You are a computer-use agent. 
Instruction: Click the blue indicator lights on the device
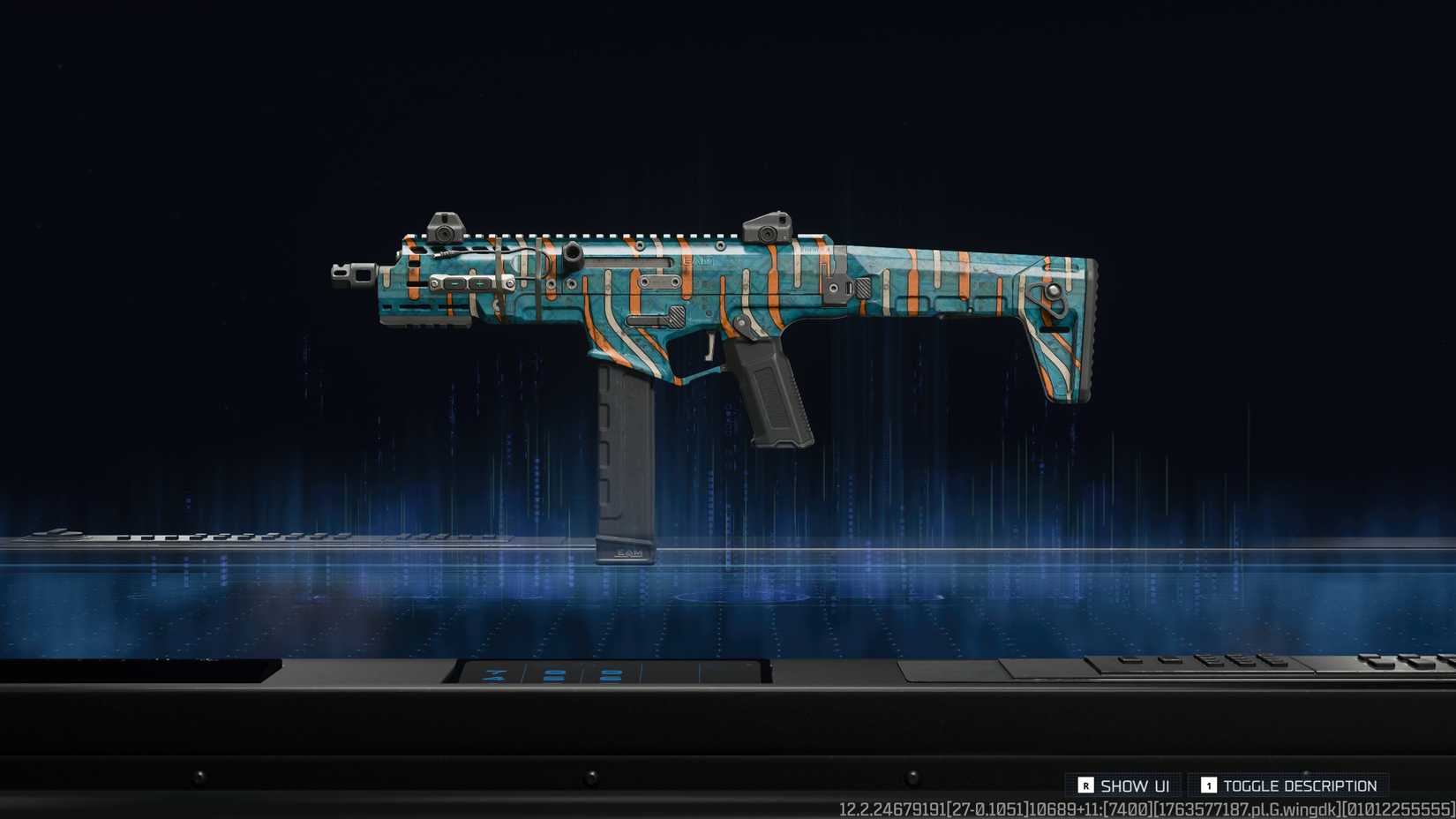point(552,675)
